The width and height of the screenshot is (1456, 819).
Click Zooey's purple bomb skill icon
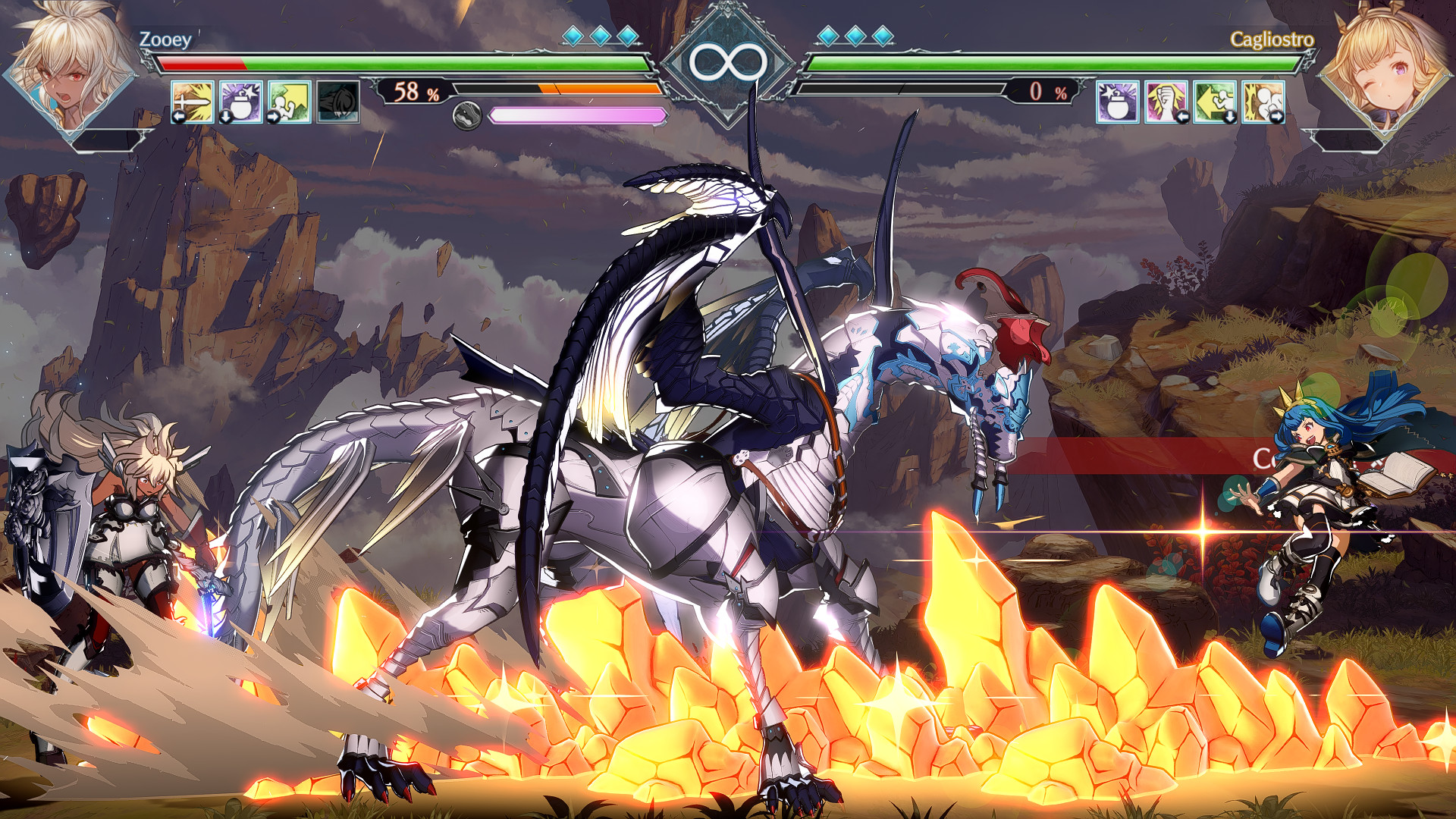click(240, 102)
